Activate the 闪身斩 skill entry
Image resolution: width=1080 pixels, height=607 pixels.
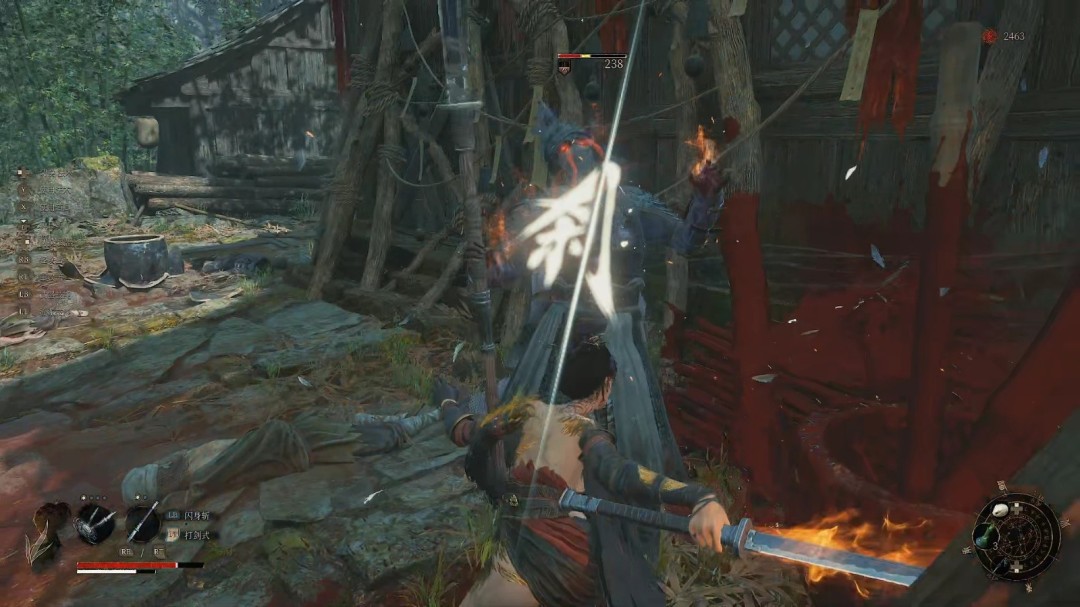pos(195,515)
